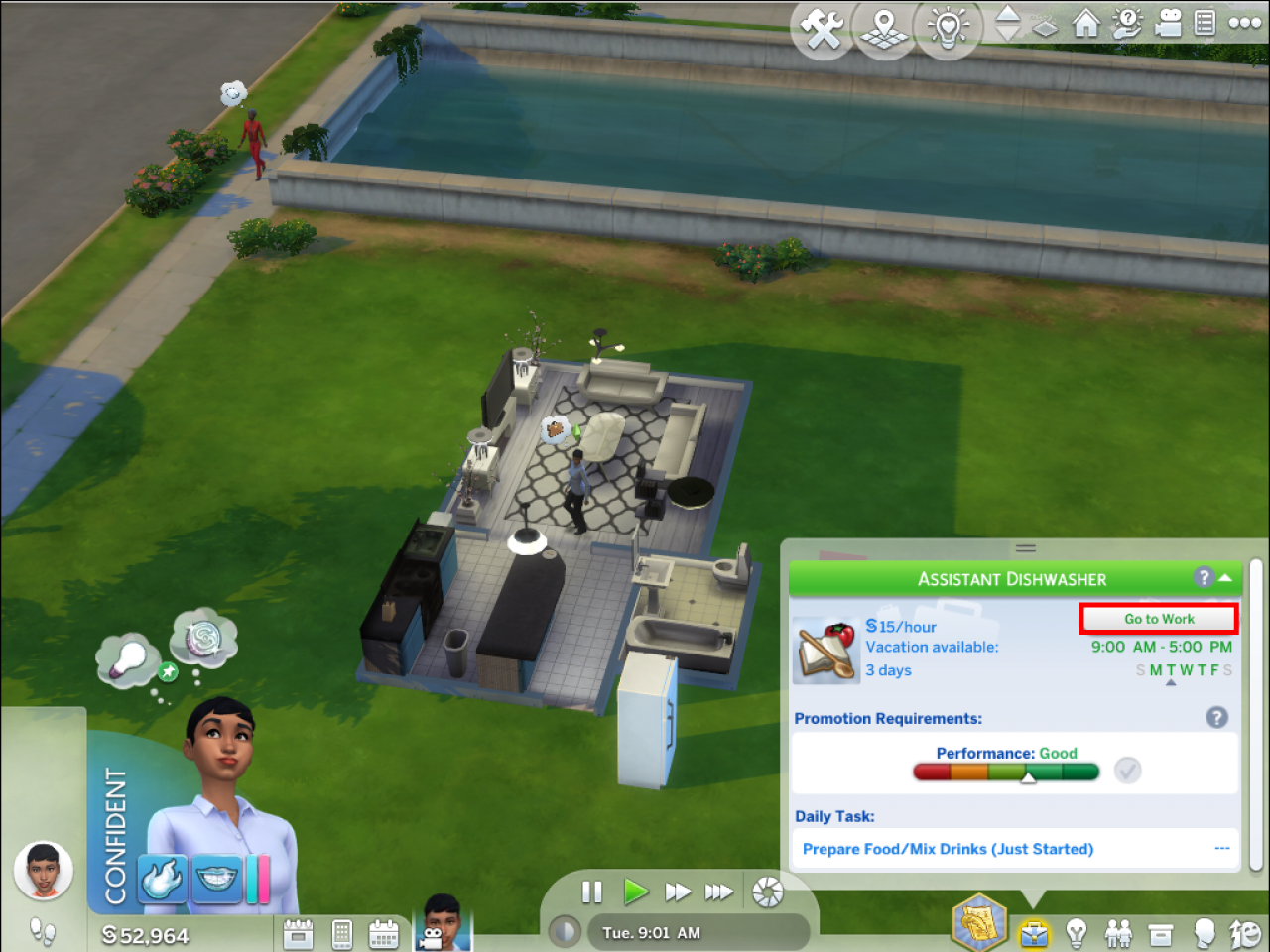The height and width of the screenshot is (952, 1270).
Task: Expand Daily Task details with the dots
Action: [1221, 849]
